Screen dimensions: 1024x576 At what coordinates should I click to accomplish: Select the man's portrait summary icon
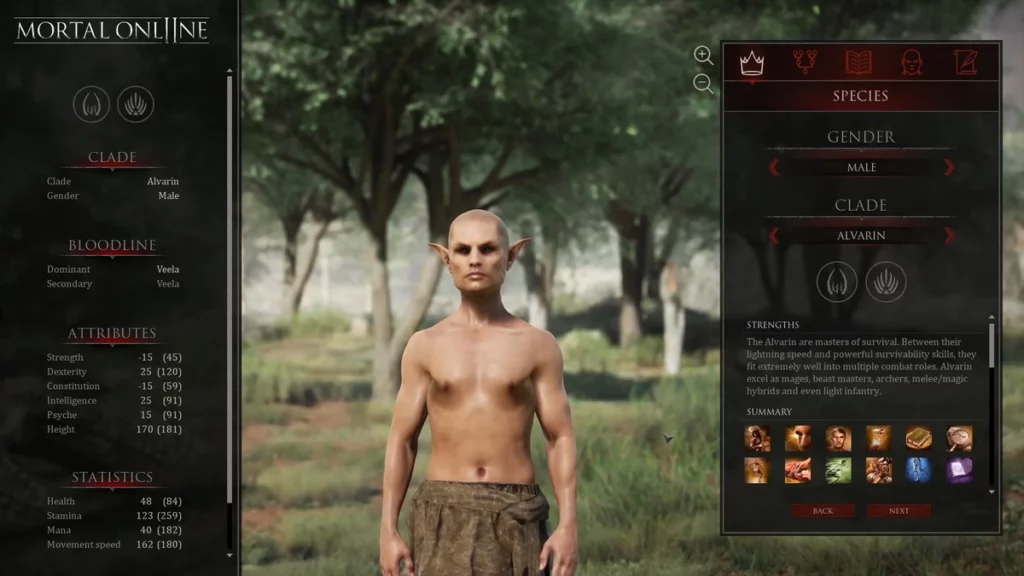coord(838,438)
